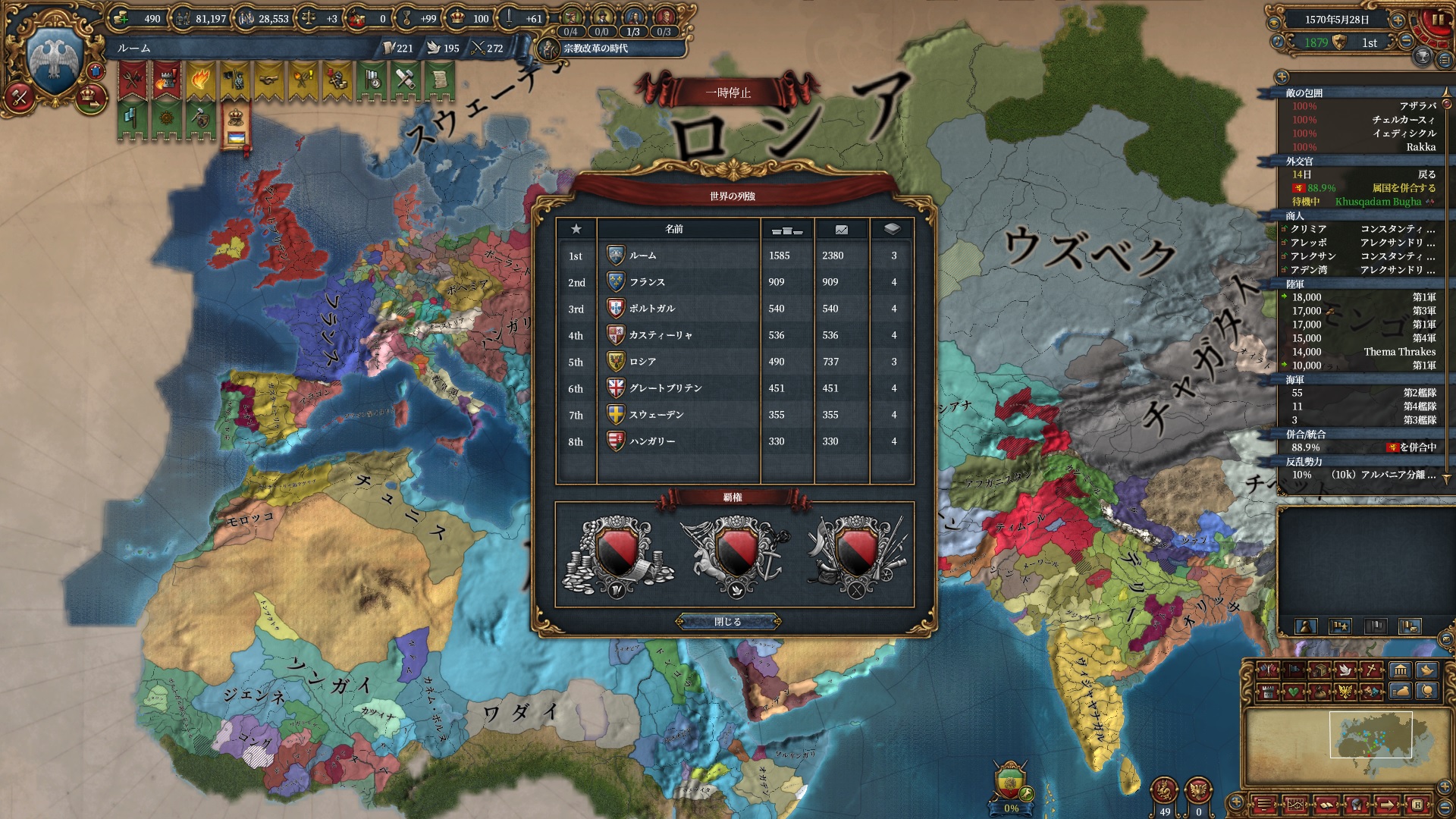This screenshot has height=819, width=1456.
Task: Sort the list by the 名前 column header
Action: tap(674, 229)
